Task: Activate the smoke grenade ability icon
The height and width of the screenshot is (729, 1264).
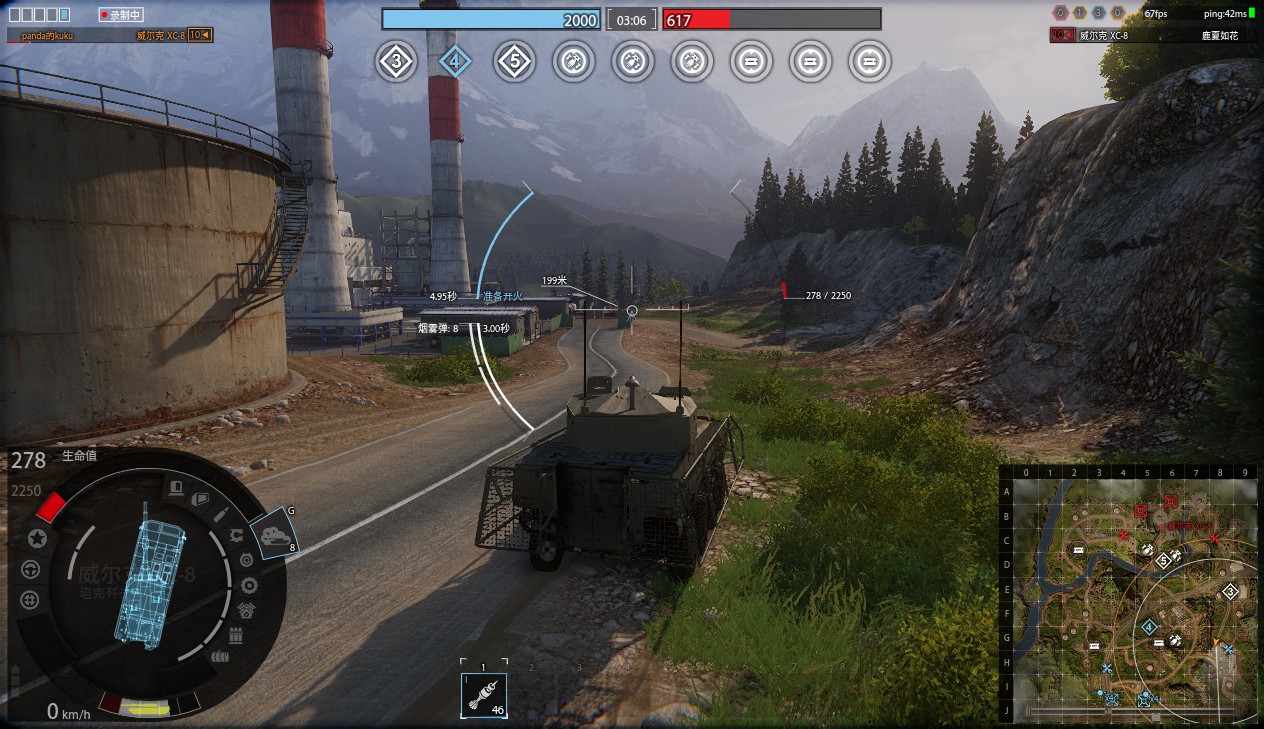Action: [x=274, y=535]
